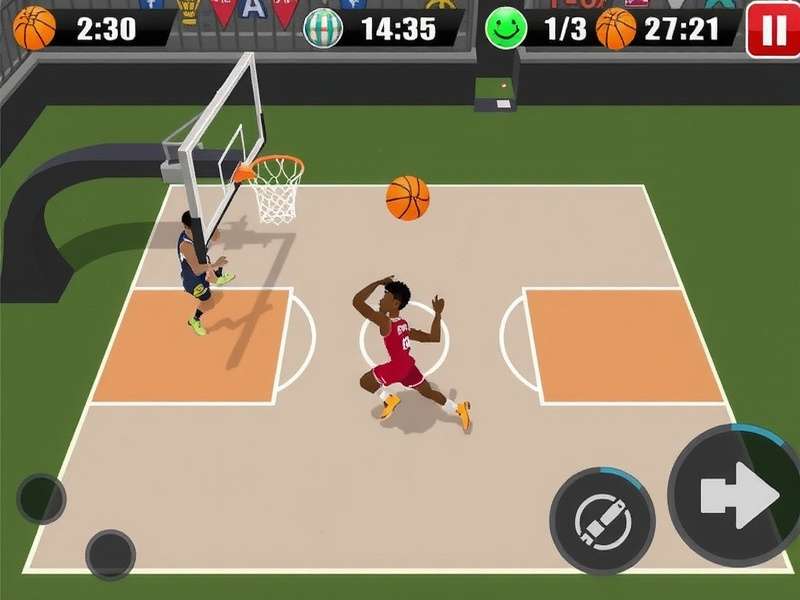Click the green smiley face icon
Image resolution: width=800 pixels, height=600 pixels.
(506, 28)
